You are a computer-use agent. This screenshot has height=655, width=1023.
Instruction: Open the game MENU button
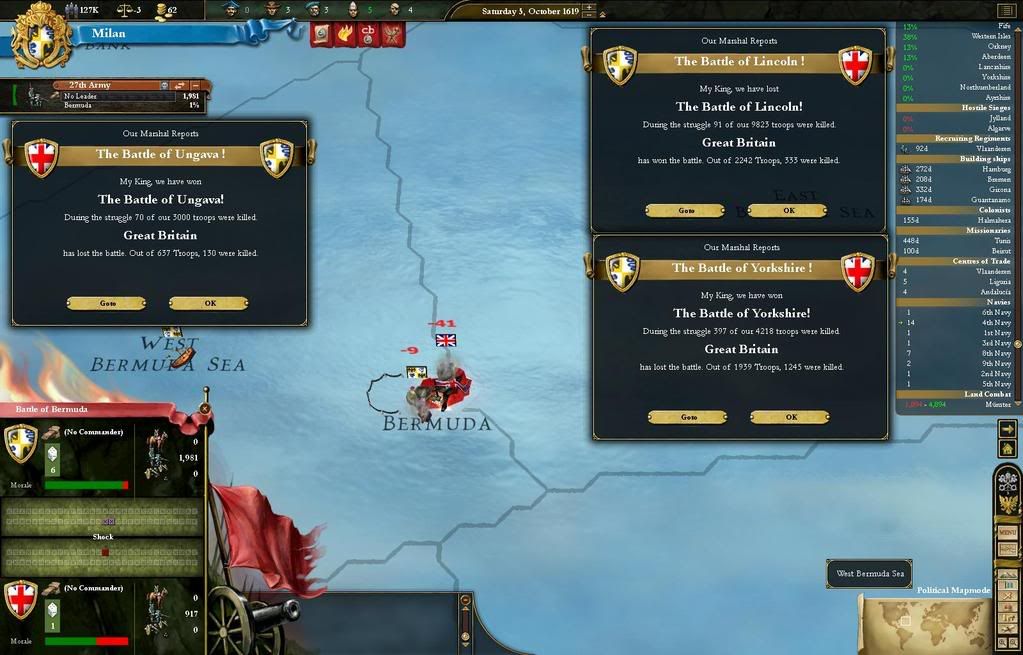pos(1008,532)
